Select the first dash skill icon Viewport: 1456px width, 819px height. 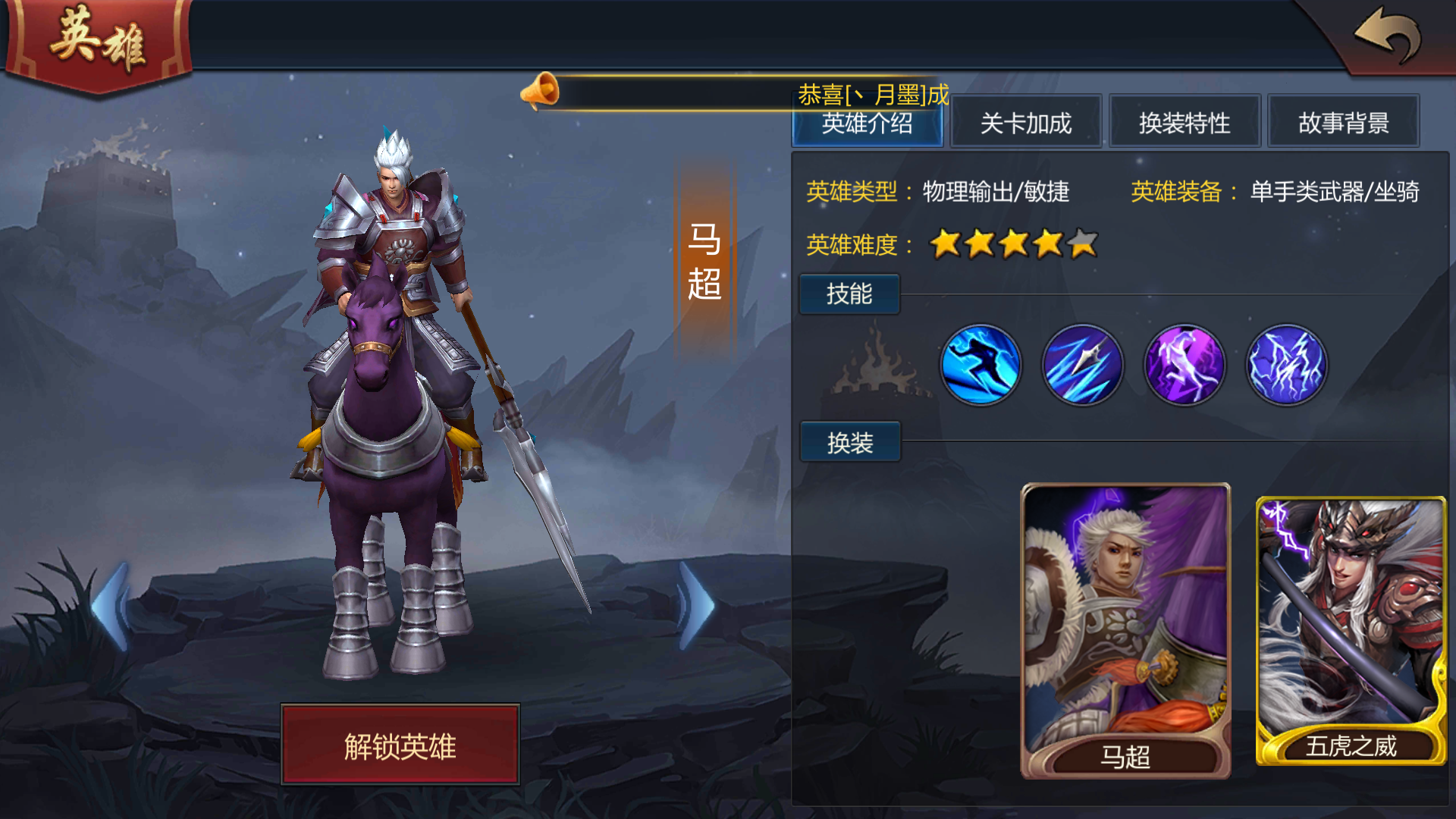coord(981,365)
